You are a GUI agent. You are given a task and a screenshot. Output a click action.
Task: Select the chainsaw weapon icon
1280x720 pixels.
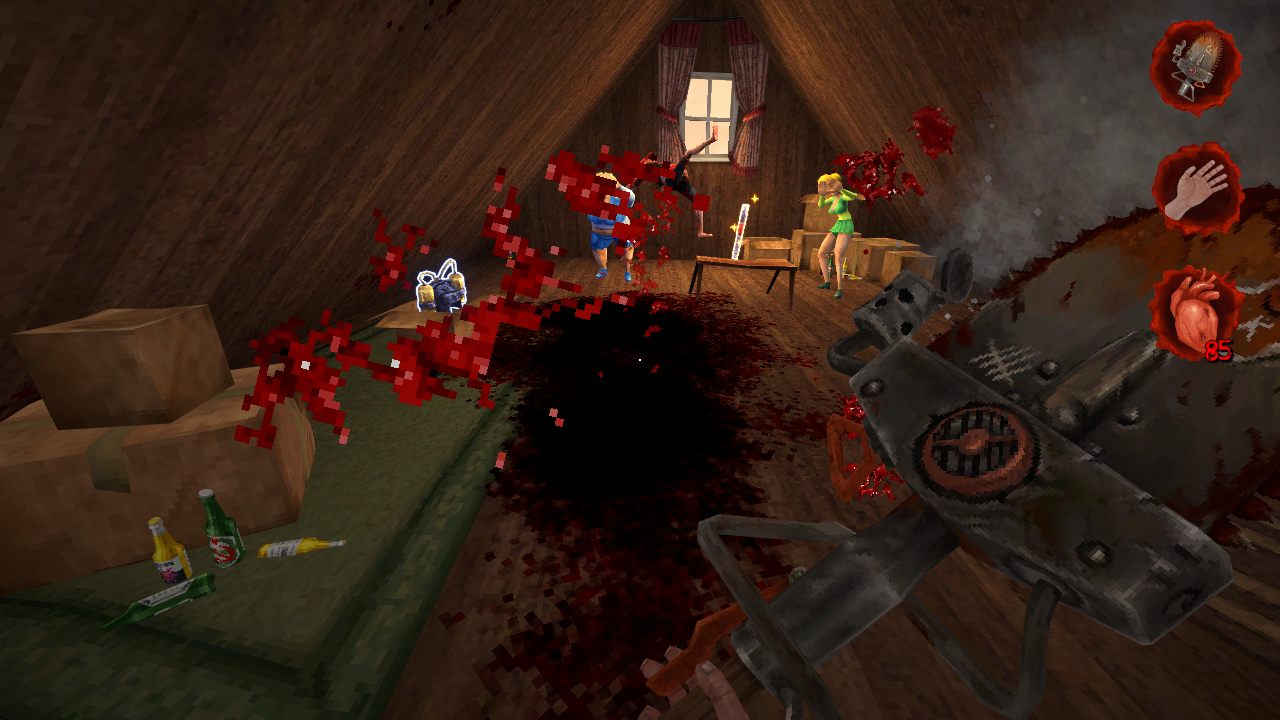(1195, 66)
